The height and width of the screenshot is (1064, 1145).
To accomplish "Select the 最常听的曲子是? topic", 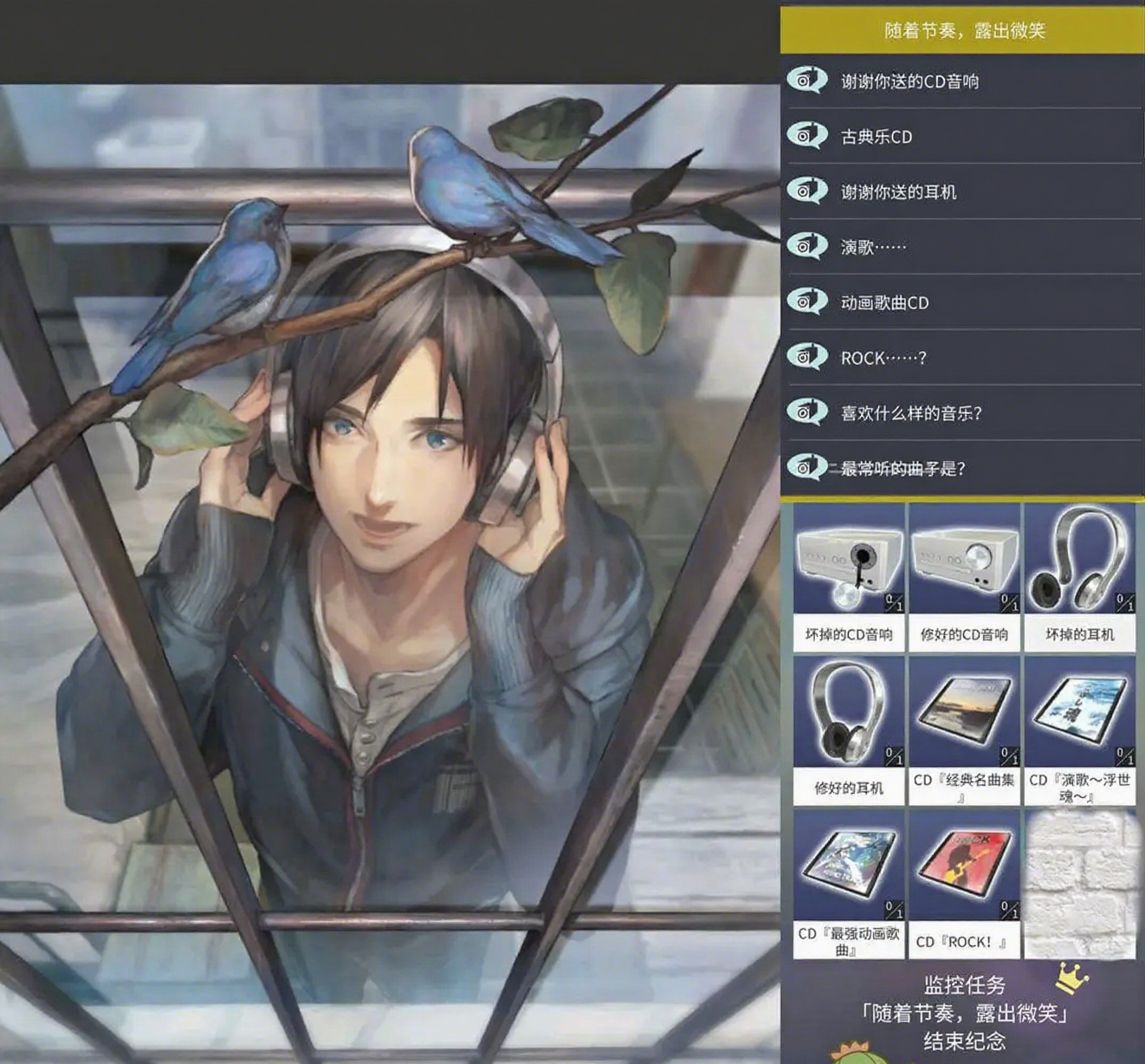I will click(902, 469).
